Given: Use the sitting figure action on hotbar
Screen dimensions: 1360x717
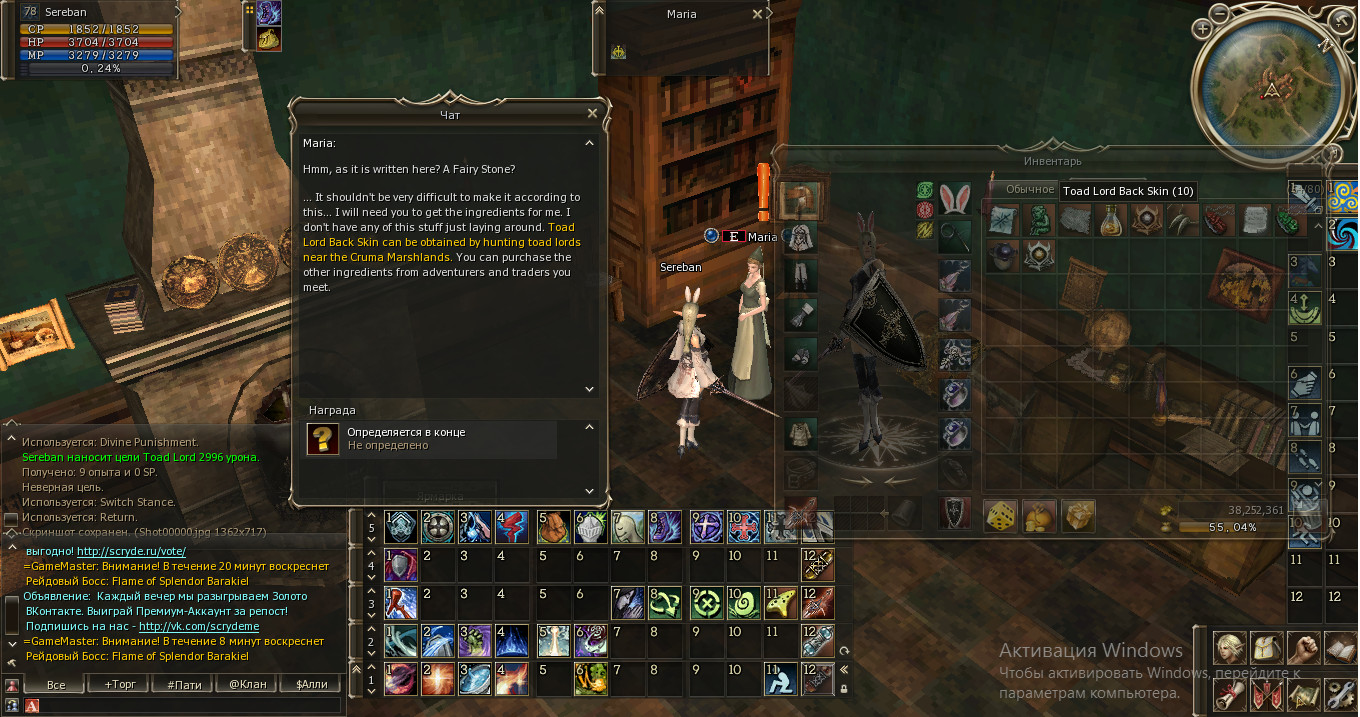Looking at the screenshot, I should [780, 678].
